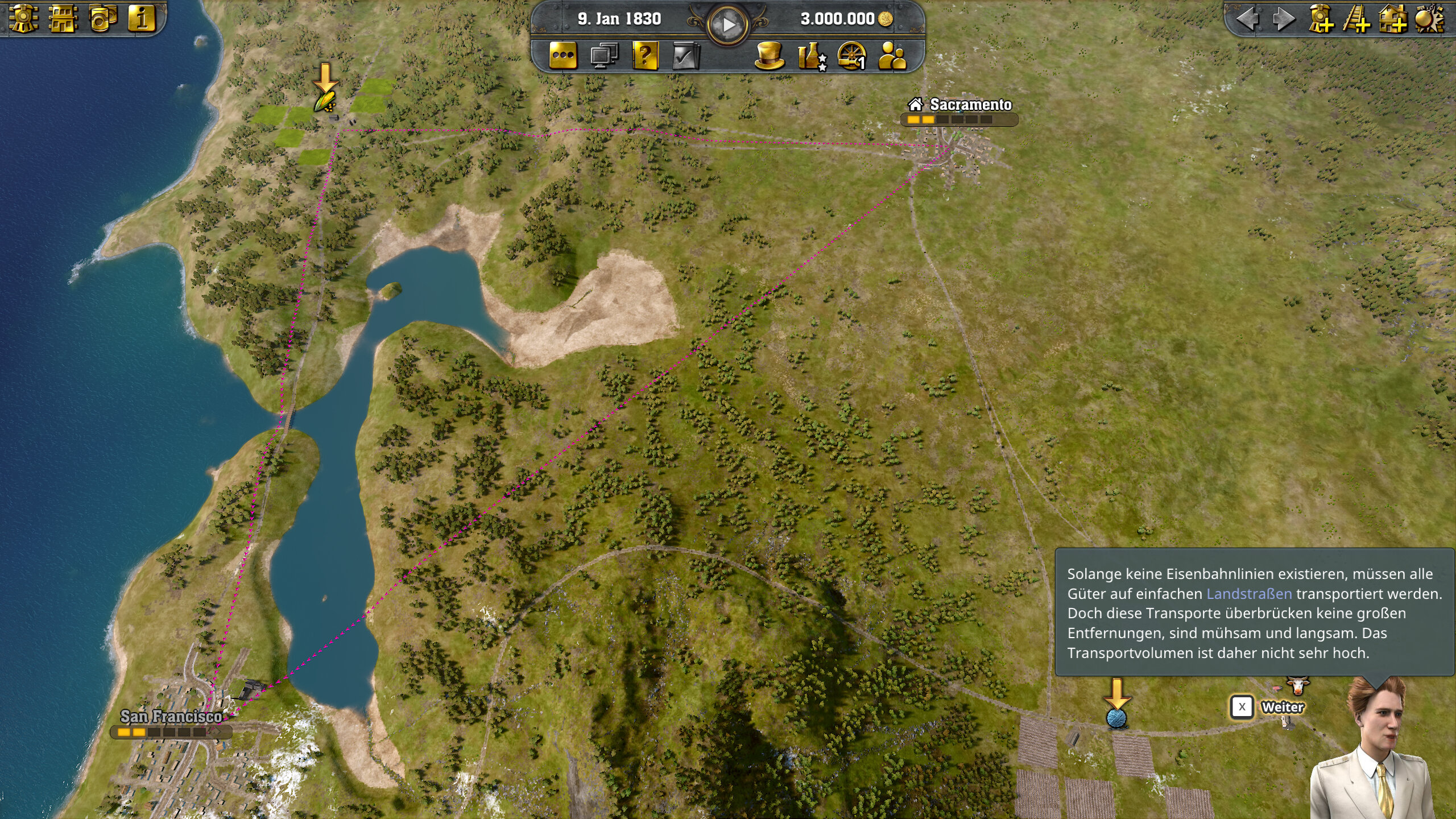1456x819 pixels.
Task: Click the grey monitors icon
Action: click(x=604, y=56)
